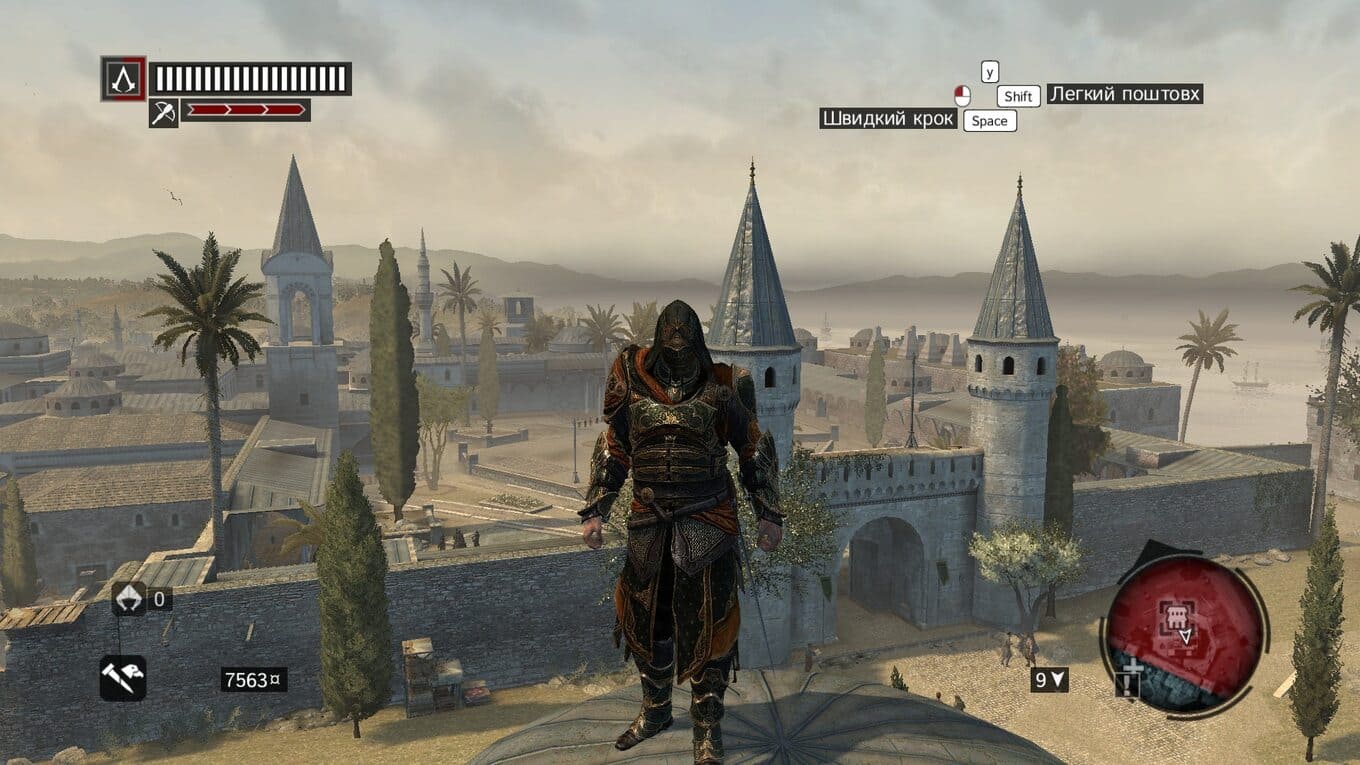The width and height of the screenshot is (1360, 765).
Task: Open the circular minimap
Action: pos(1183,632)
